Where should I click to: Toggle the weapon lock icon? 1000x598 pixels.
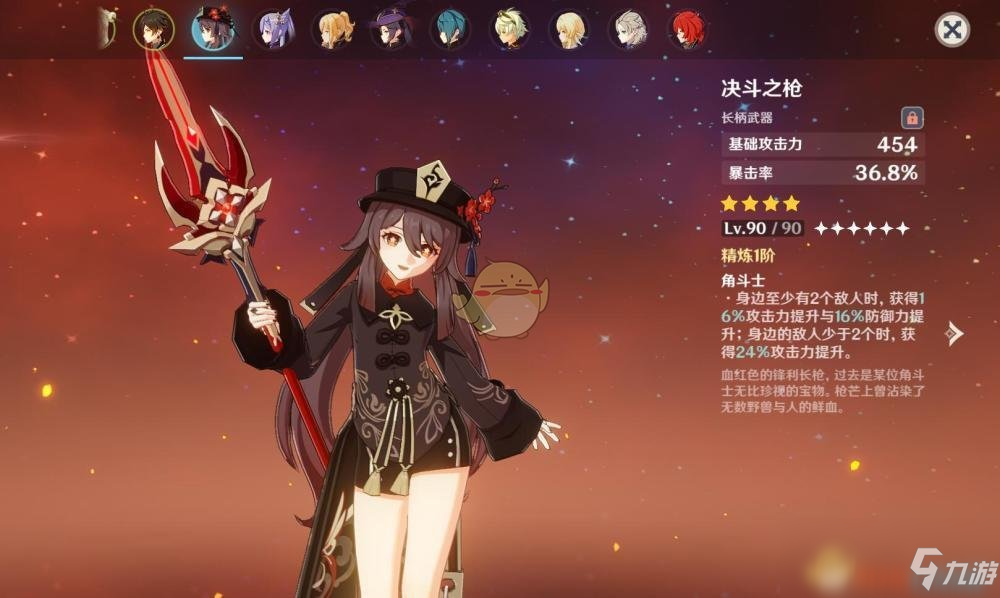click(911, 117)
